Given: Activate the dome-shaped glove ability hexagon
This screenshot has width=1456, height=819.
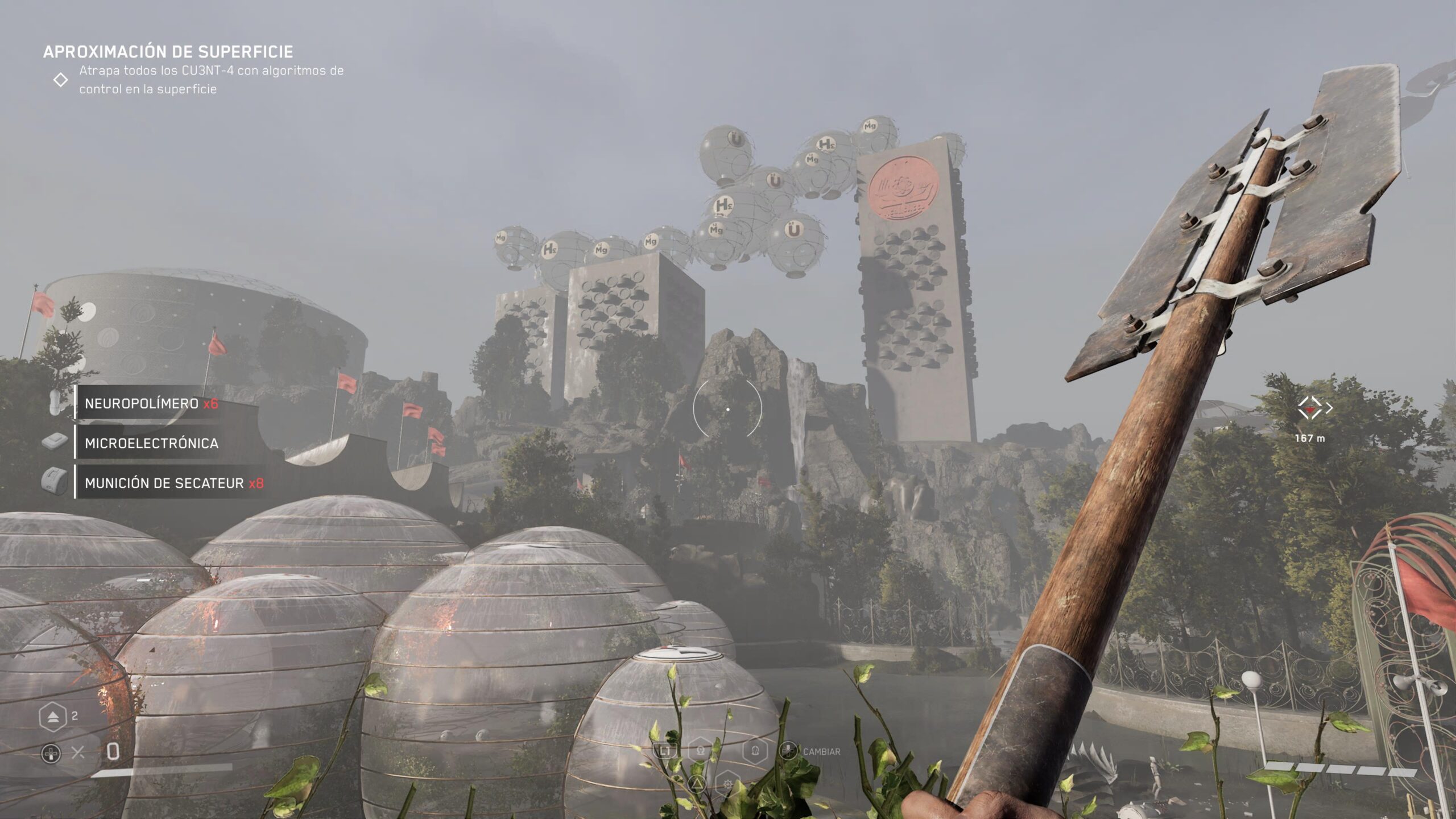Looking at the screenshot, I should [755, 751].
